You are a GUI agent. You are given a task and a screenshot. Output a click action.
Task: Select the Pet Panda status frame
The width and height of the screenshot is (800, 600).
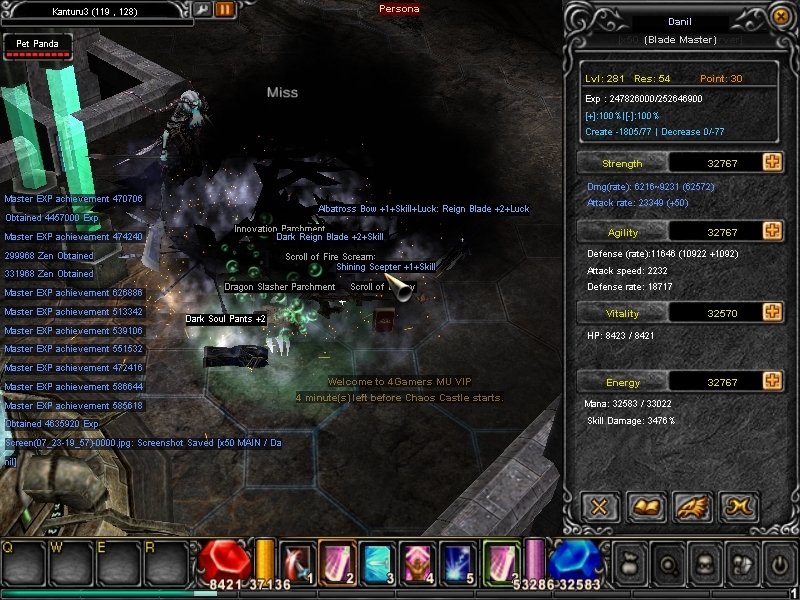pyautogui.click(x=38, y=46)
